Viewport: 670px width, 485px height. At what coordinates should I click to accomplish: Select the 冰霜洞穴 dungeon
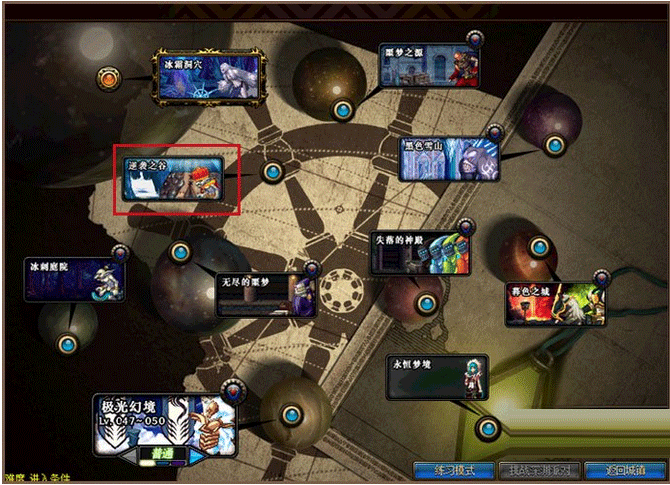[x=208, y=77]
